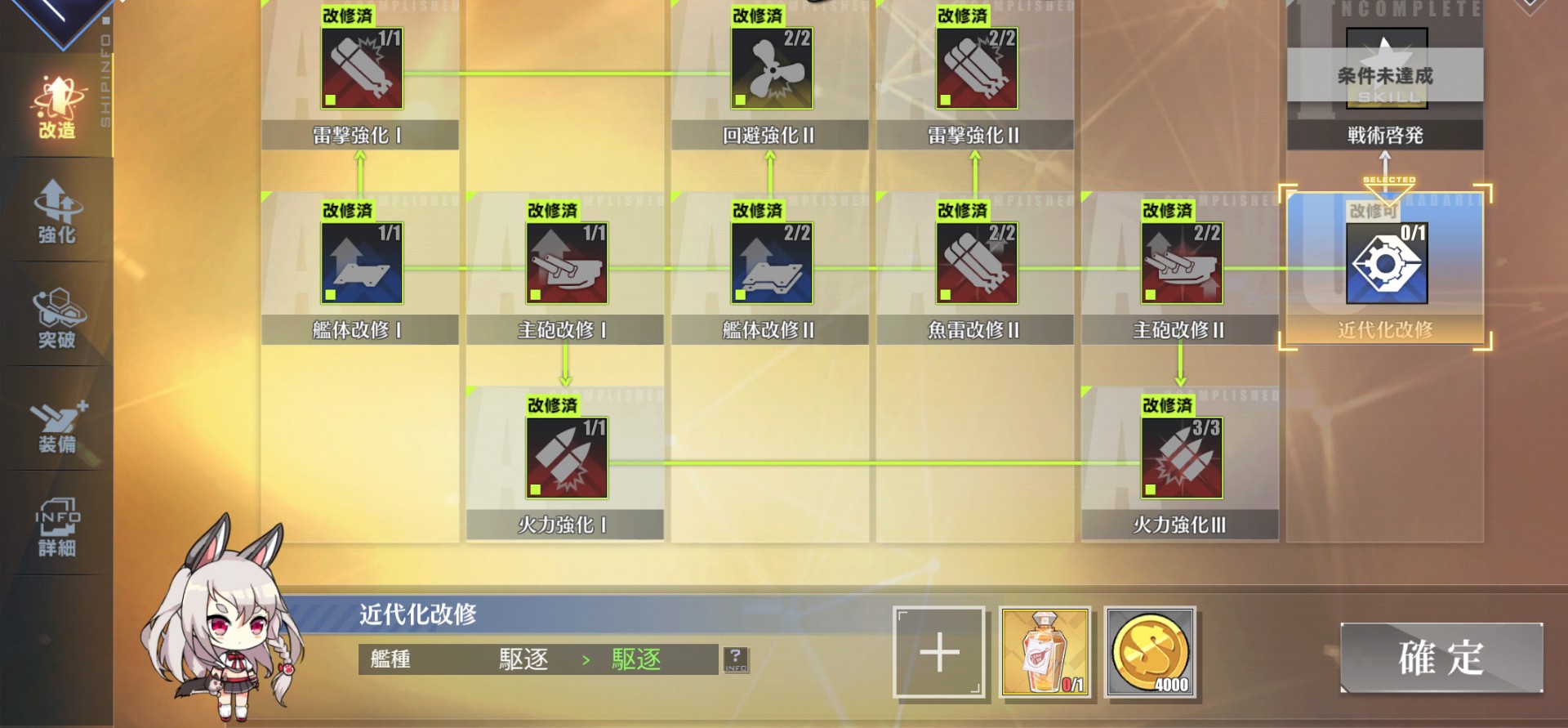This screenshot has width=1568, height=728.
Task: Select the 近代化改修 retrofit node
Action: click(1386, 263)
